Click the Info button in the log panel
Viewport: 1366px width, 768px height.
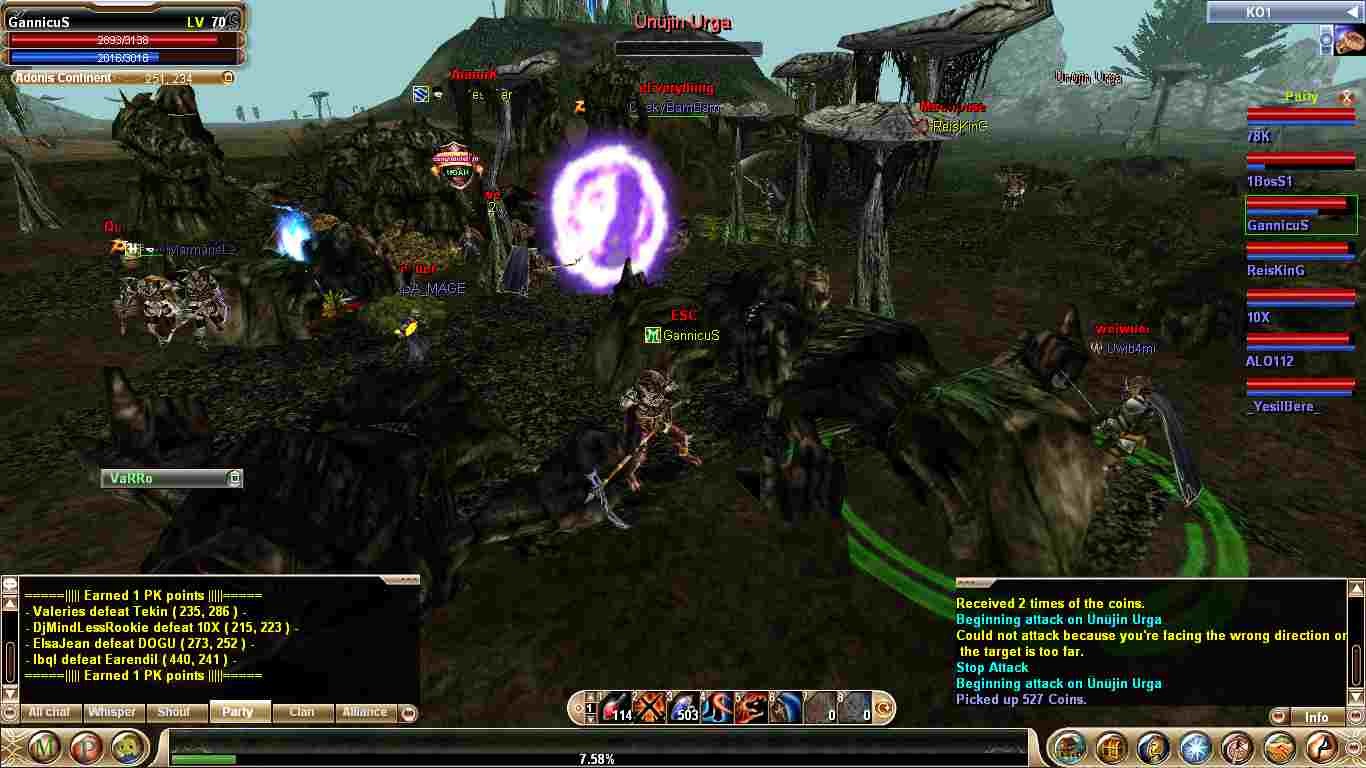(1316, 717)
